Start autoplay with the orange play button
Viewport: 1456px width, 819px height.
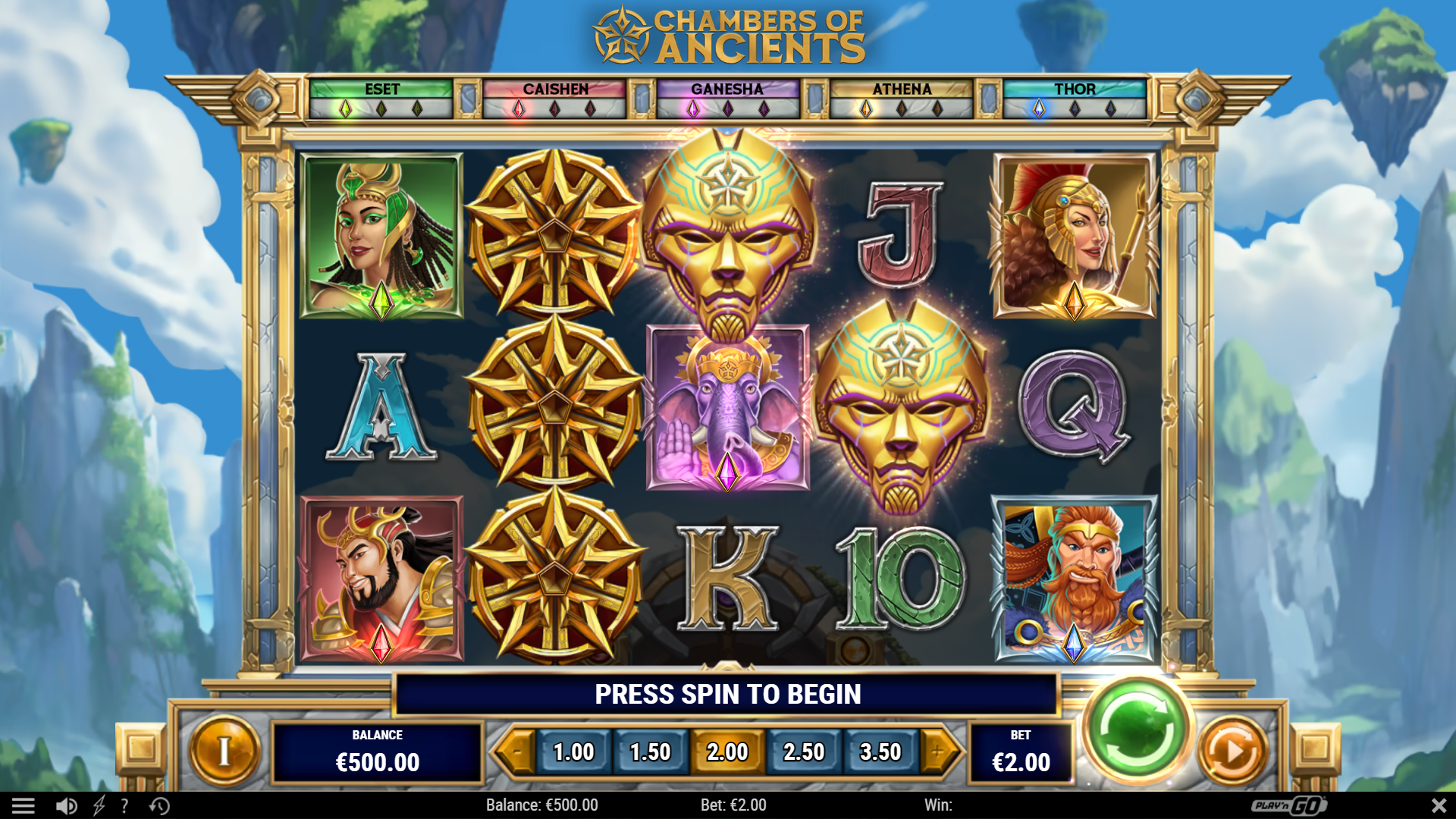click(x=1233, y=751)
